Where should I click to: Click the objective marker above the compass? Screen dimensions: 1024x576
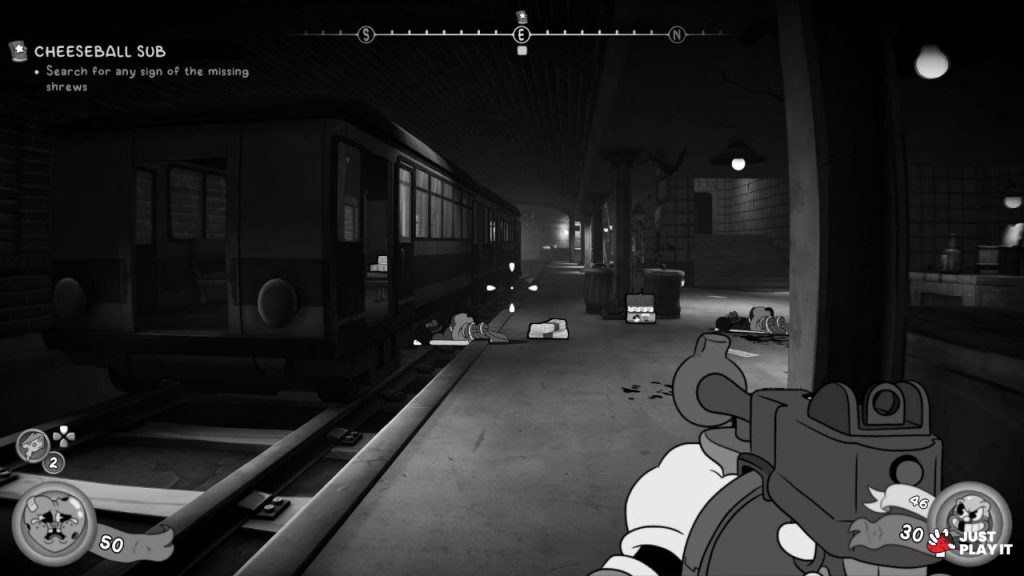[x=521, y=16]
